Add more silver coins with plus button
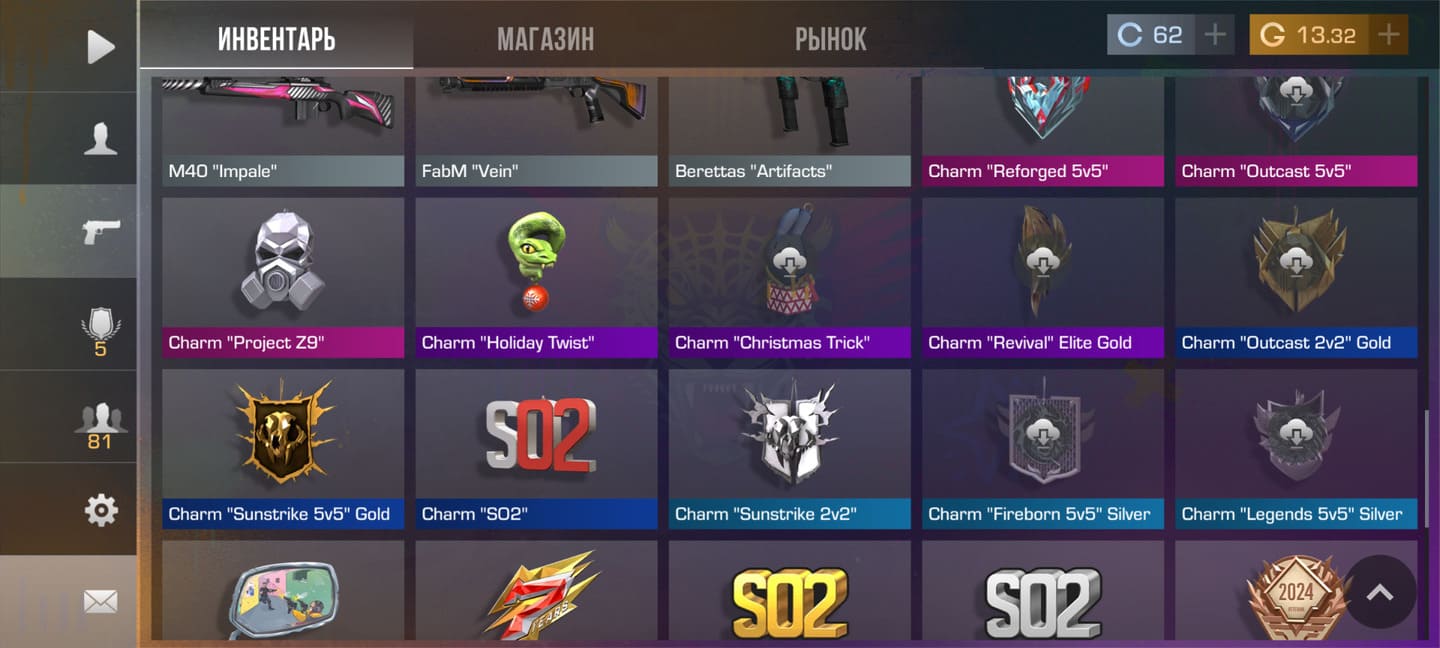Screen dimensions: 1440x648 tap(1214, 35)
